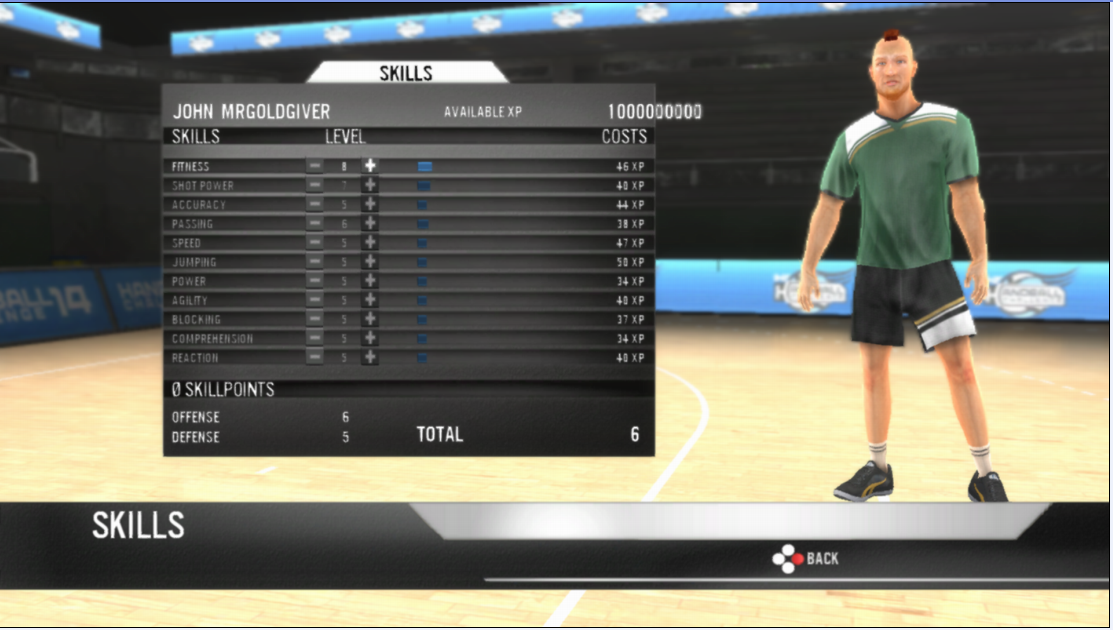The image size is (1113, 630).
Task: Raise the Shot Power level
Action: tap(370, 185)
